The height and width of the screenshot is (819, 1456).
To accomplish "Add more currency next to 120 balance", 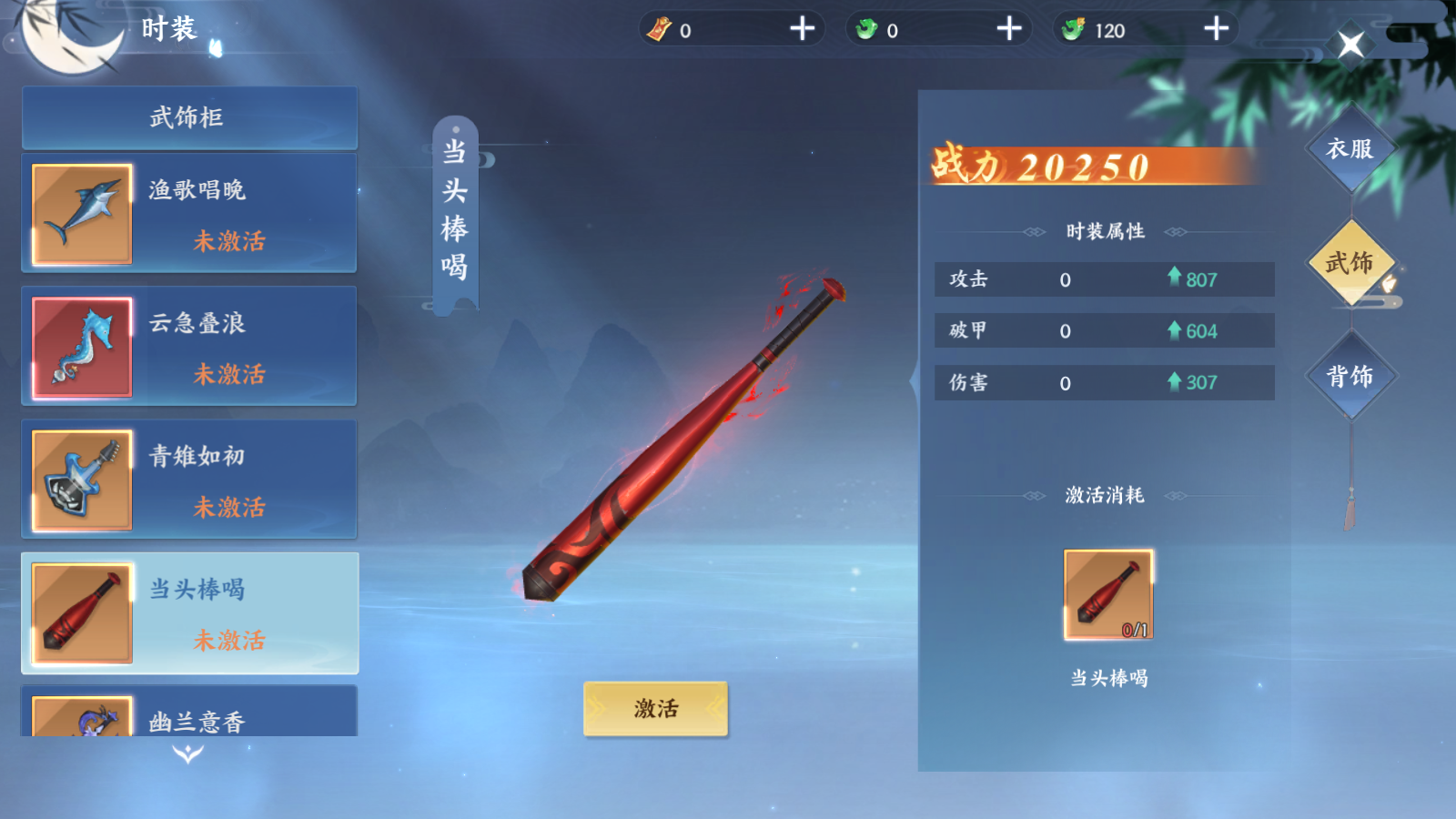I will pos(1216,29).
